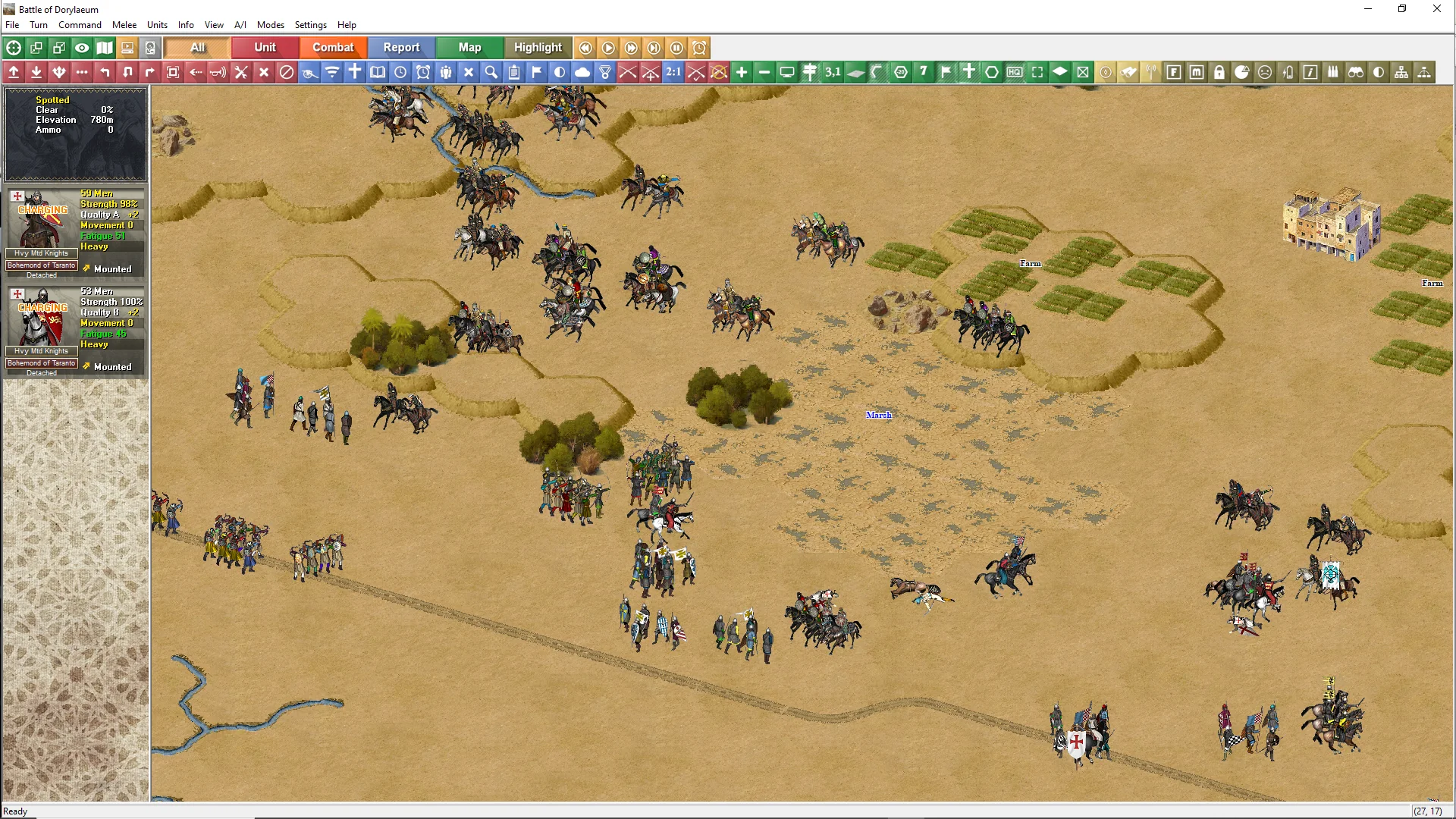Activate the Highlight tab
1456x819 pixels.
[538, 47]
